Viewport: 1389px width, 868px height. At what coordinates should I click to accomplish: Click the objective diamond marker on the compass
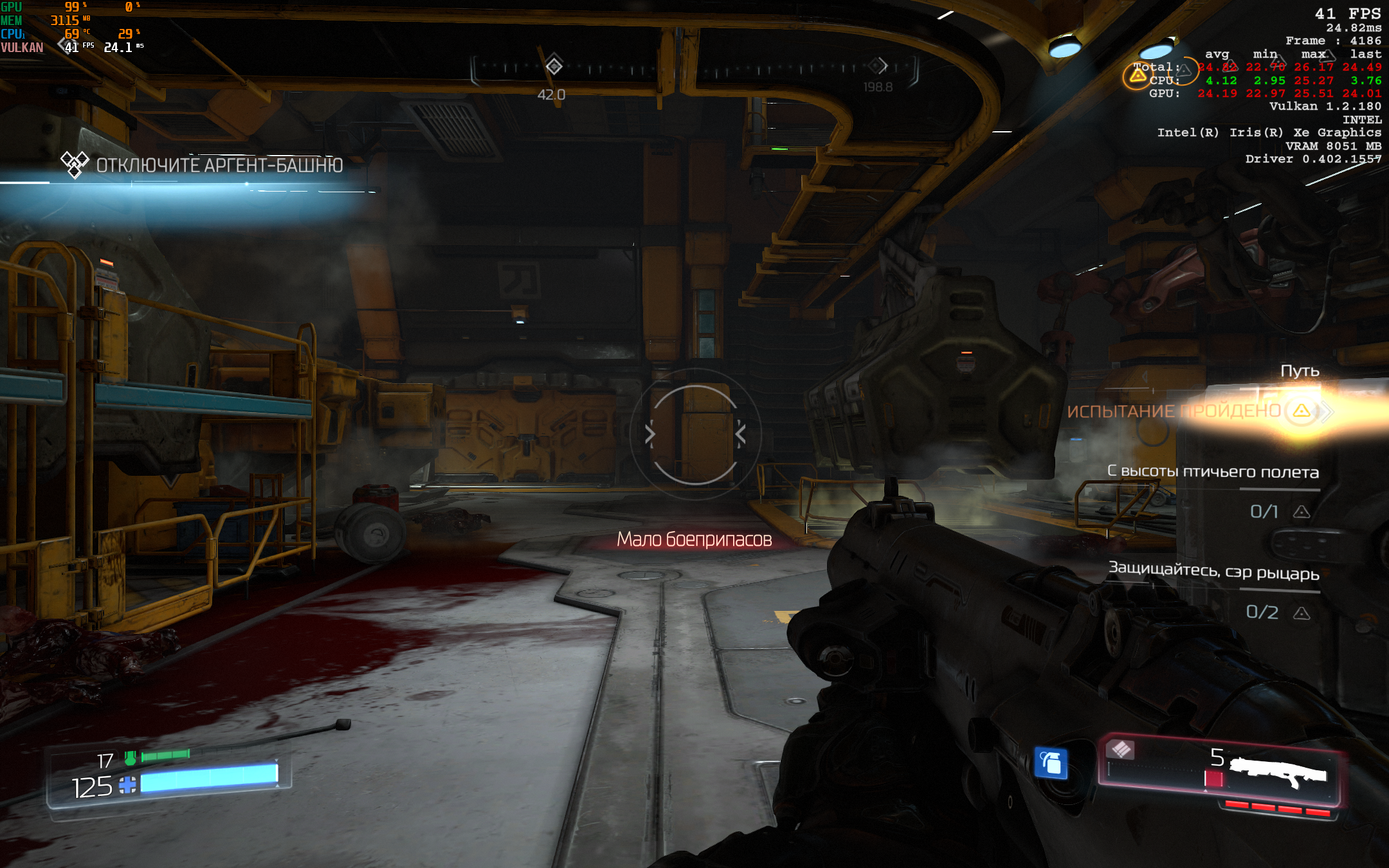(554, 66)
